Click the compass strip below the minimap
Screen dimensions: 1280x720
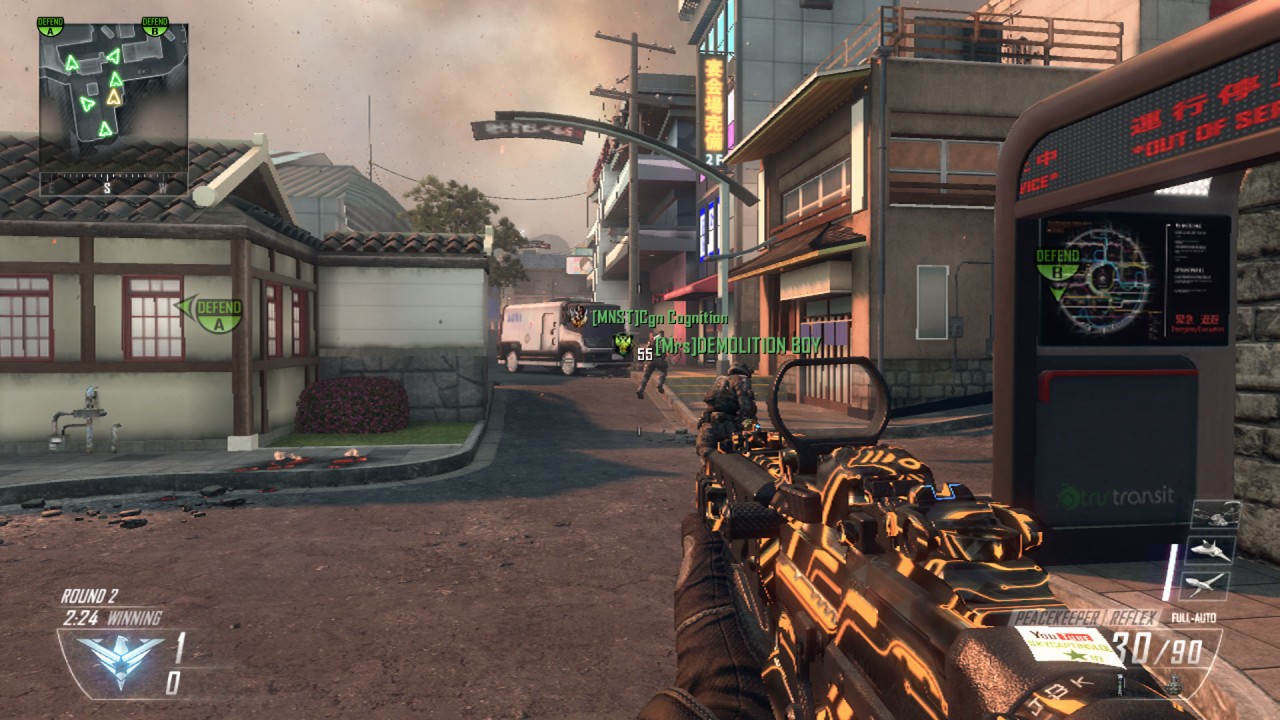click(113, 186)
